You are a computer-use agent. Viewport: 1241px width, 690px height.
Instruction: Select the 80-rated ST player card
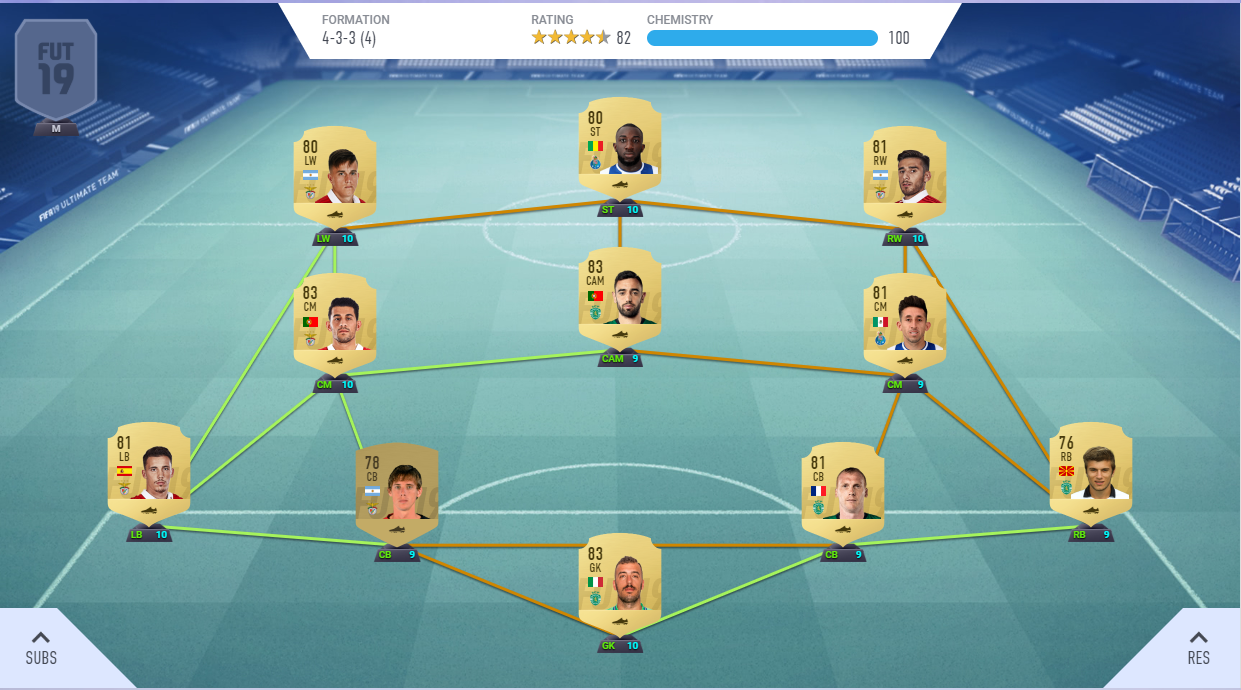(620, 150)
